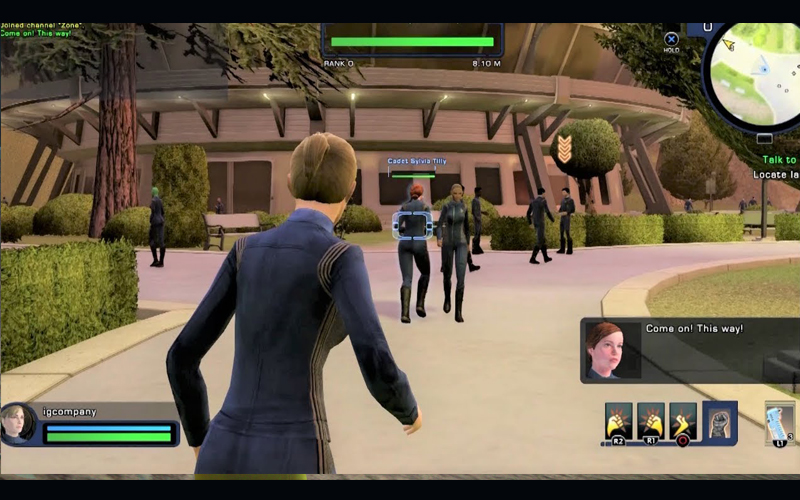Use the open palm strike ability

683,419
